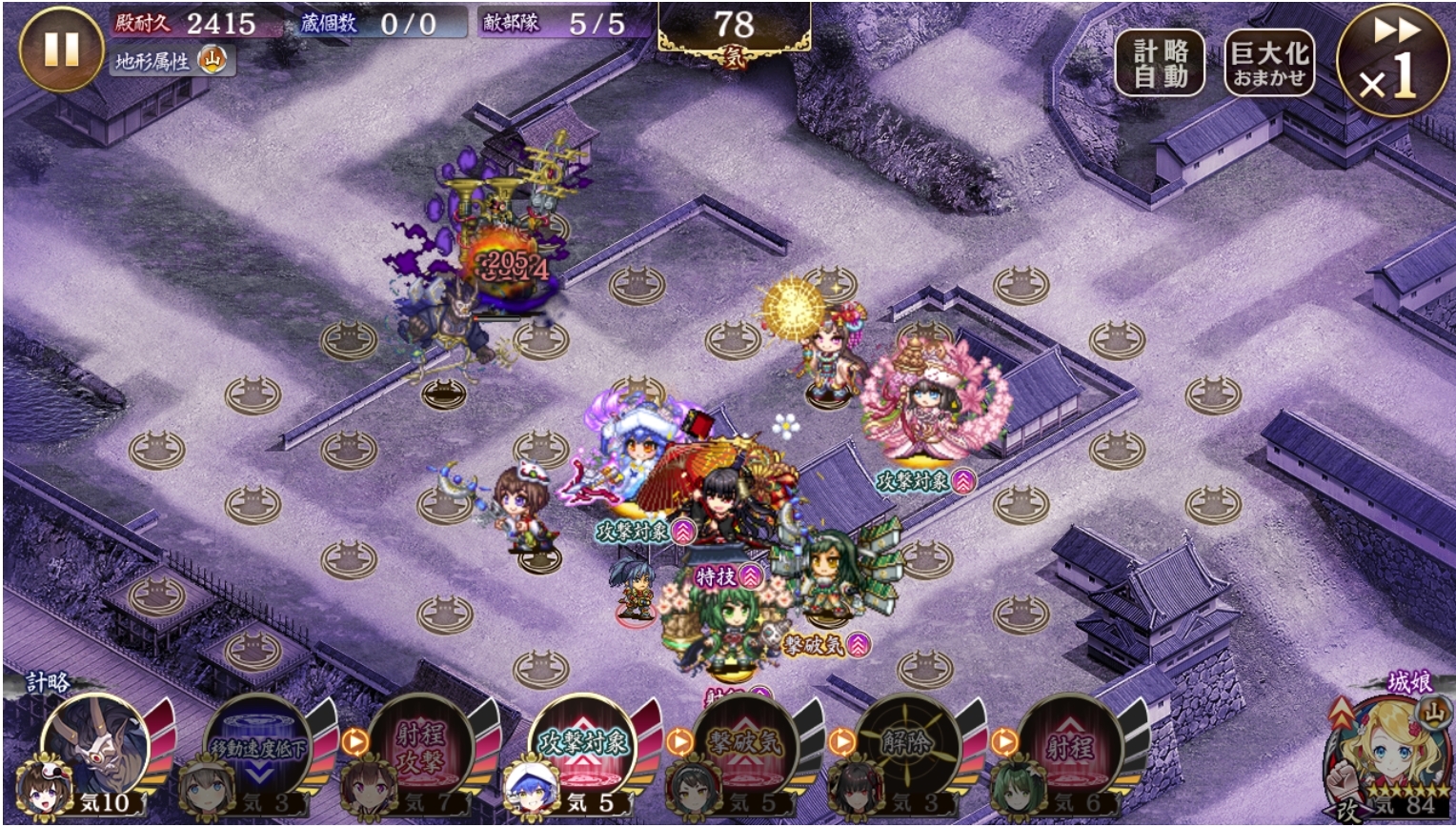This screenshot has height=827, width=1456.
Task: Activate the 攻撃対象 stratagem costing 気5
Action: coord(582,748)
